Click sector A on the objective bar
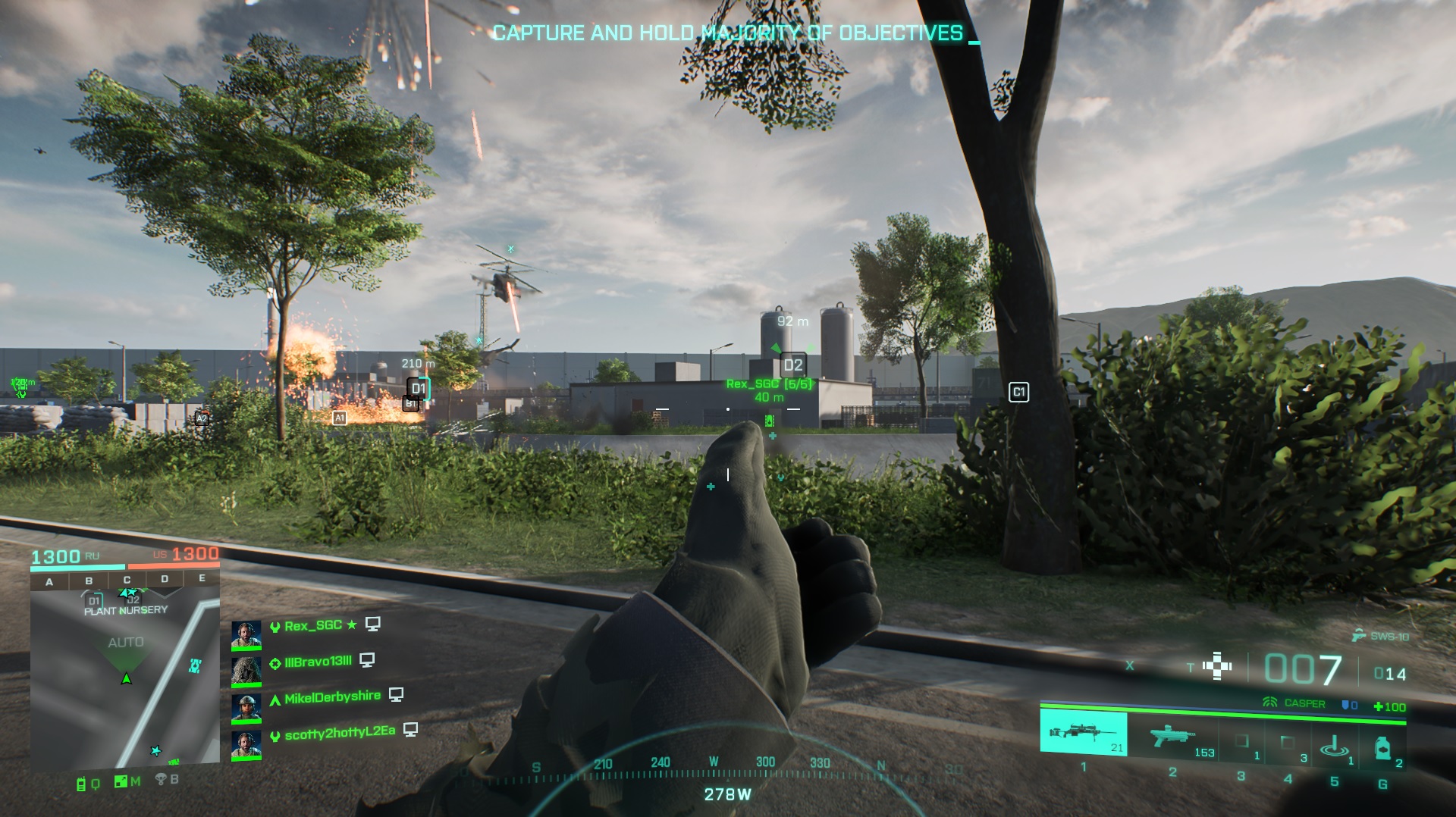The width and height of the screenshot is (1456, 817). (49, 582)
